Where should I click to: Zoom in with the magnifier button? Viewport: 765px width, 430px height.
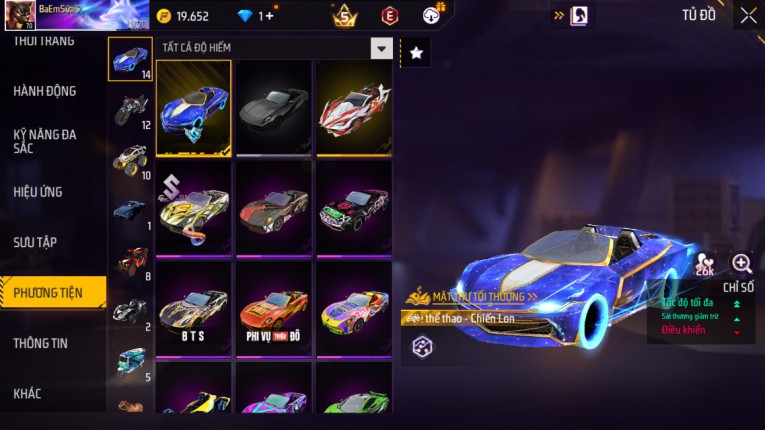click(742, 264)
